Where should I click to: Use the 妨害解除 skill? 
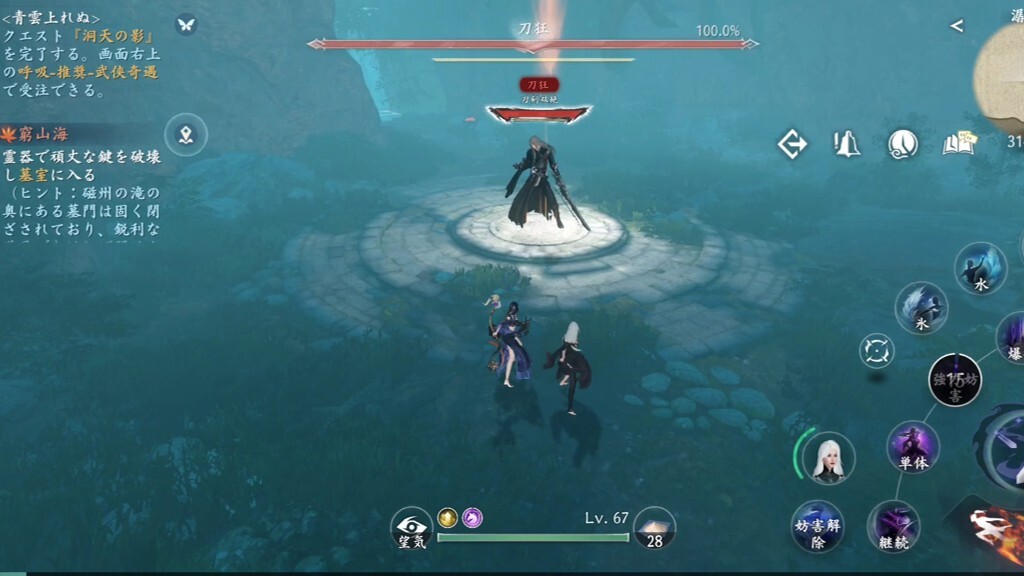(x=817, y=526)
